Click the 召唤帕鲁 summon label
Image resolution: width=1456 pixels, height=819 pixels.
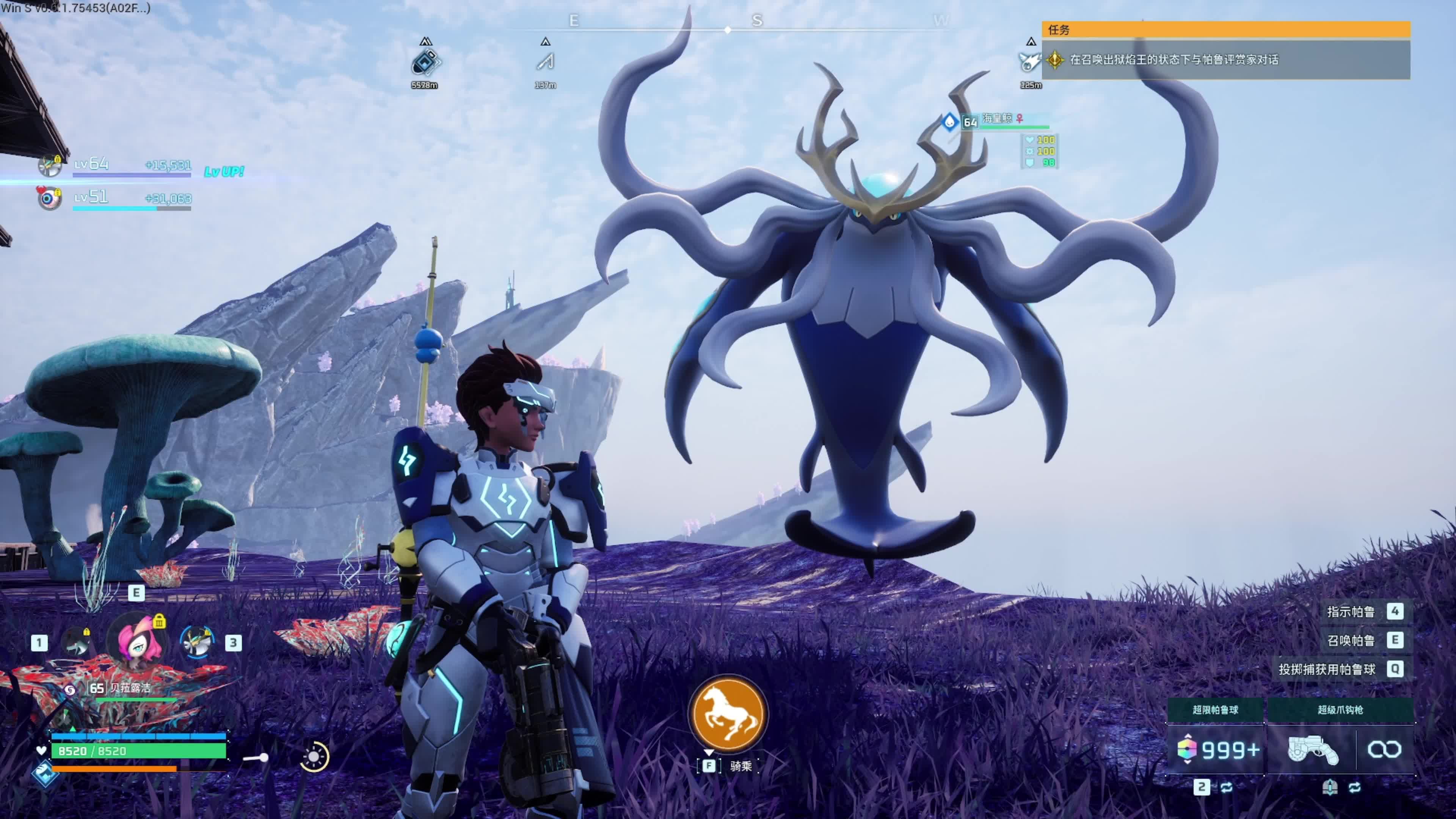click(1351, 640)
